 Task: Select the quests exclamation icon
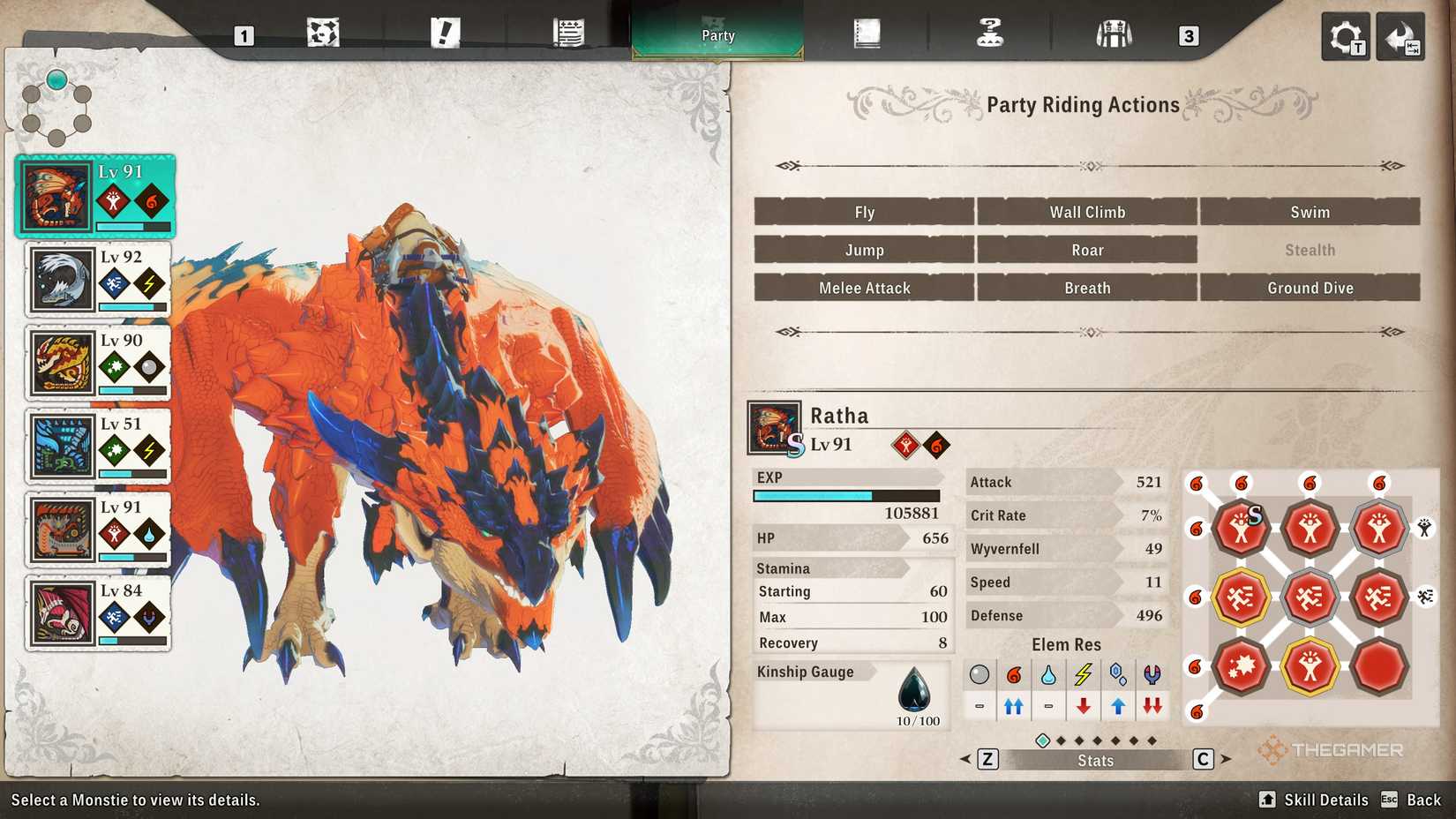click(x=446, y=34)
